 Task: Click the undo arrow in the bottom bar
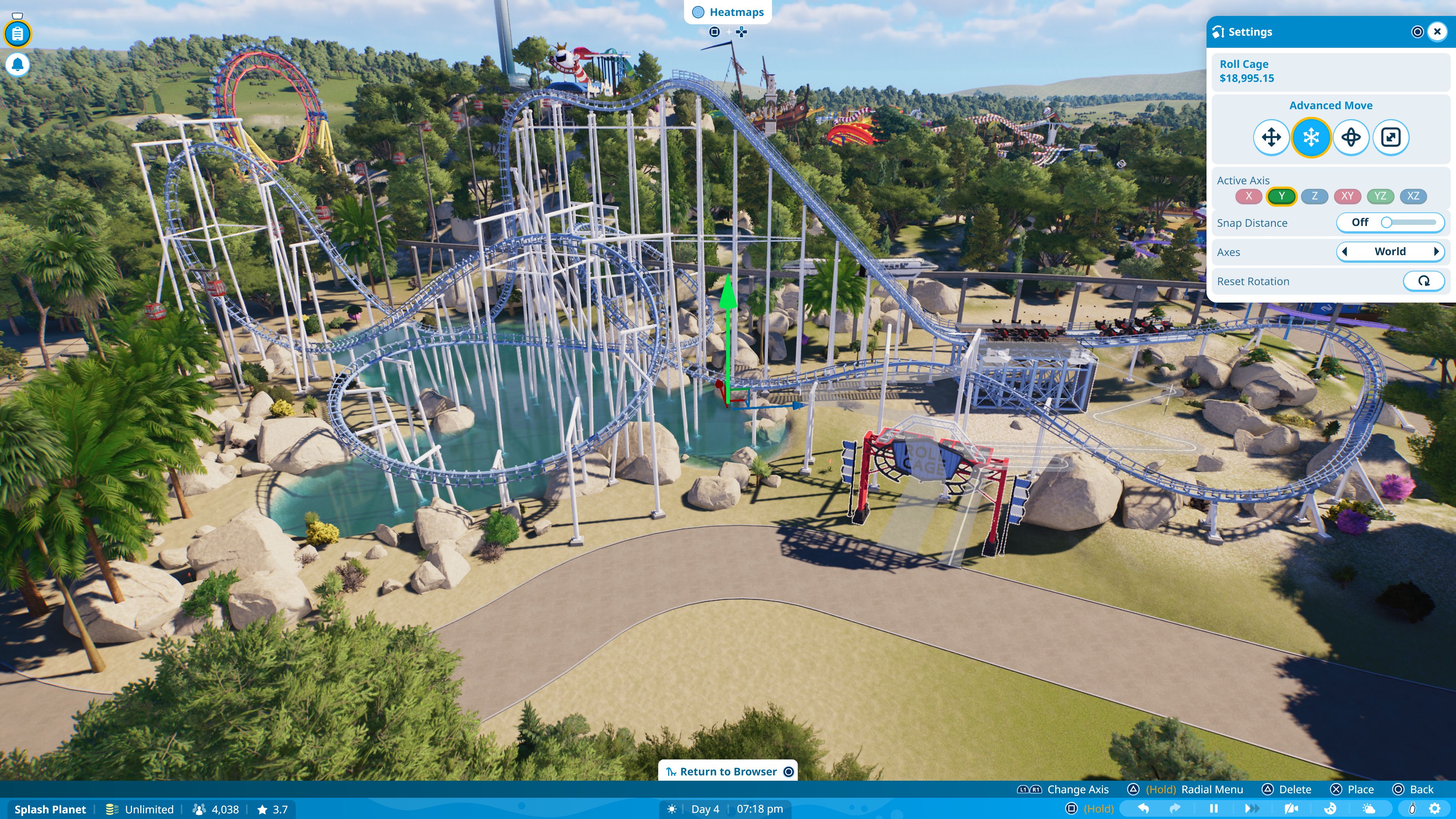(x=1144, y=809)
